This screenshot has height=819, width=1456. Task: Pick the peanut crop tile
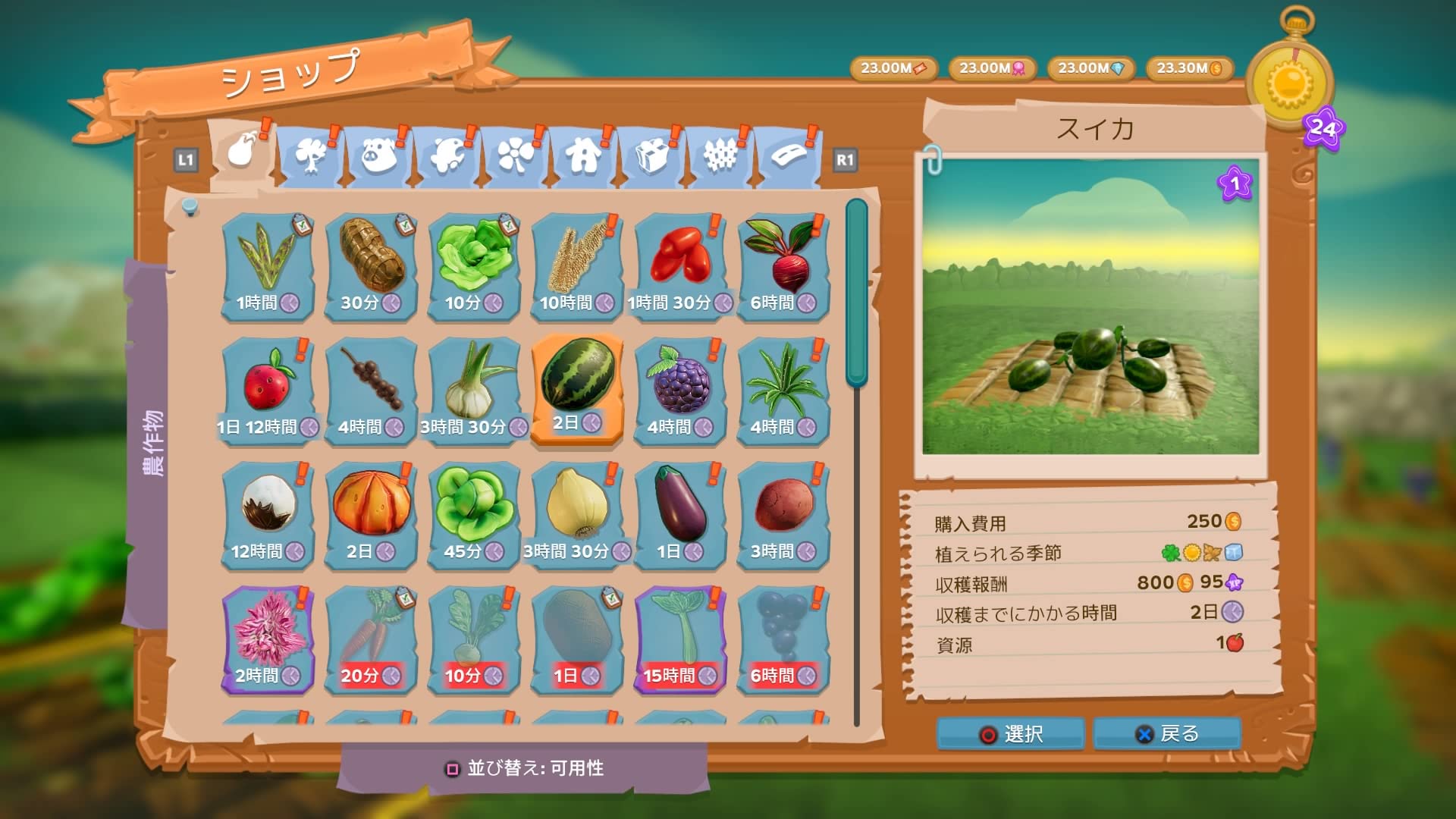(x=371, y=265)
